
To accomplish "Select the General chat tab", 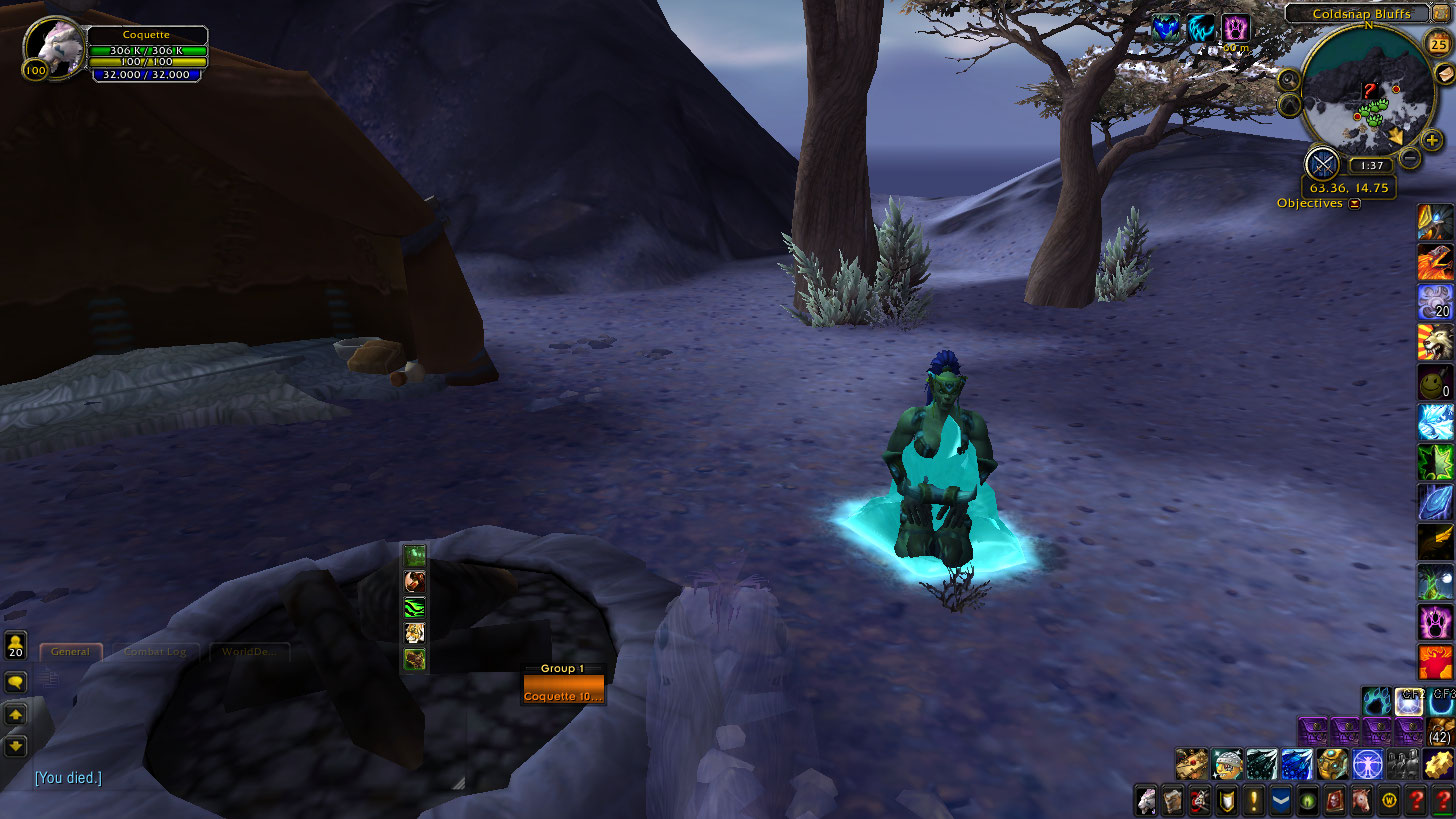I will (x=70, y=652).
